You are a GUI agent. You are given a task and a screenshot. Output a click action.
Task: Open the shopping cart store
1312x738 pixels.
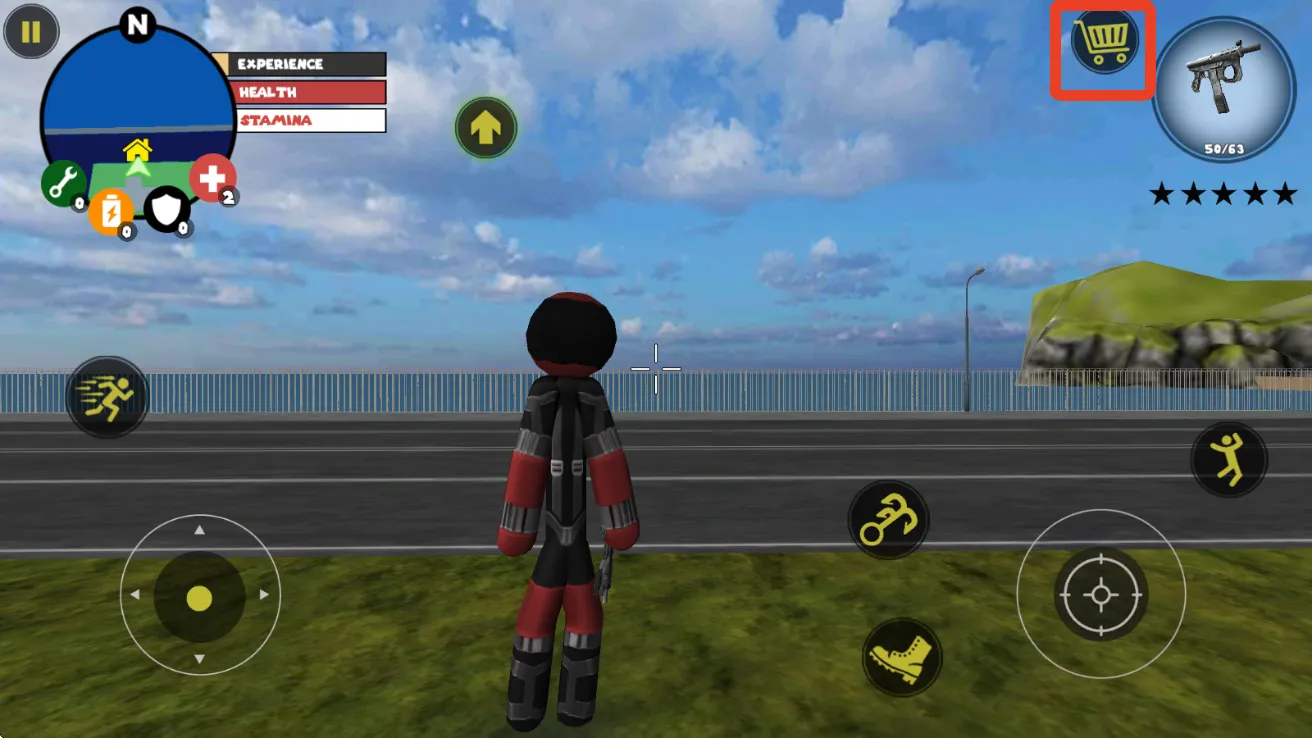1103,42
